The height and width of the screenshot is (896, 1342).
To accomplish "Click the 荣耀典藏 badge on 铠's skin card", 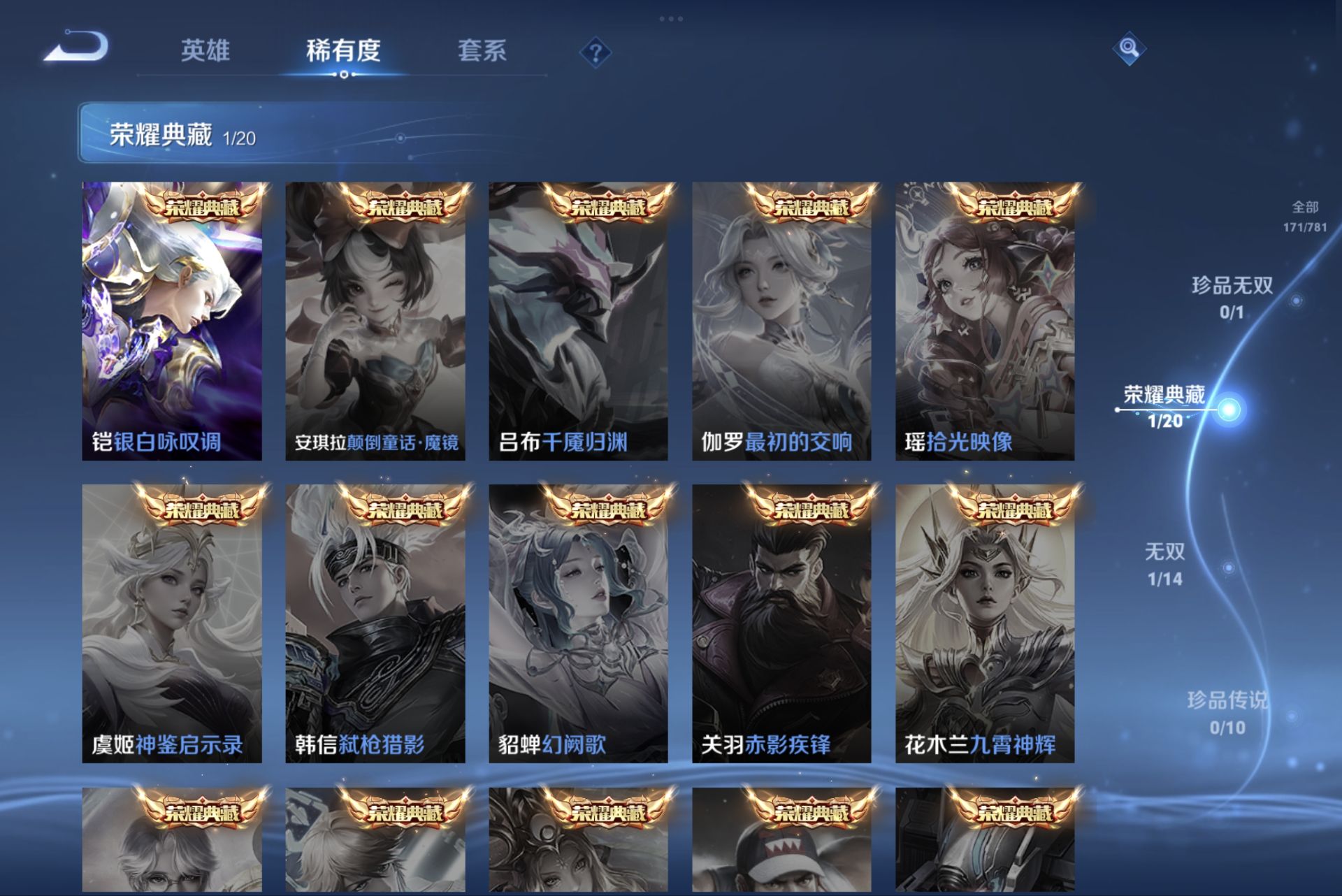I will (203, 207).
